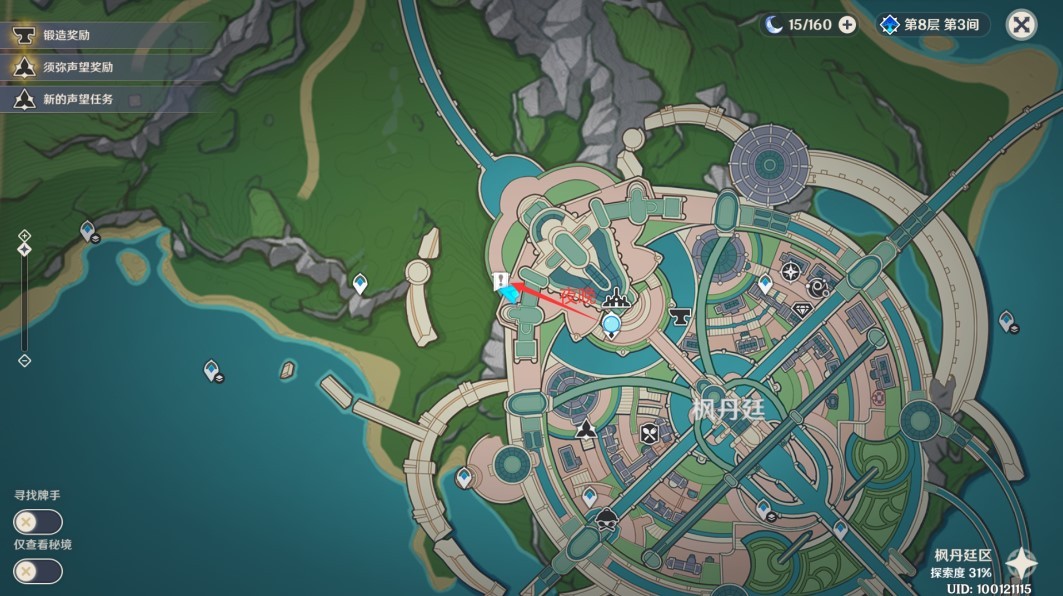Viewport: 1063px width, 596px height.
Task: Select the blacksmith anvil map marker
Action: coord(682,317)
